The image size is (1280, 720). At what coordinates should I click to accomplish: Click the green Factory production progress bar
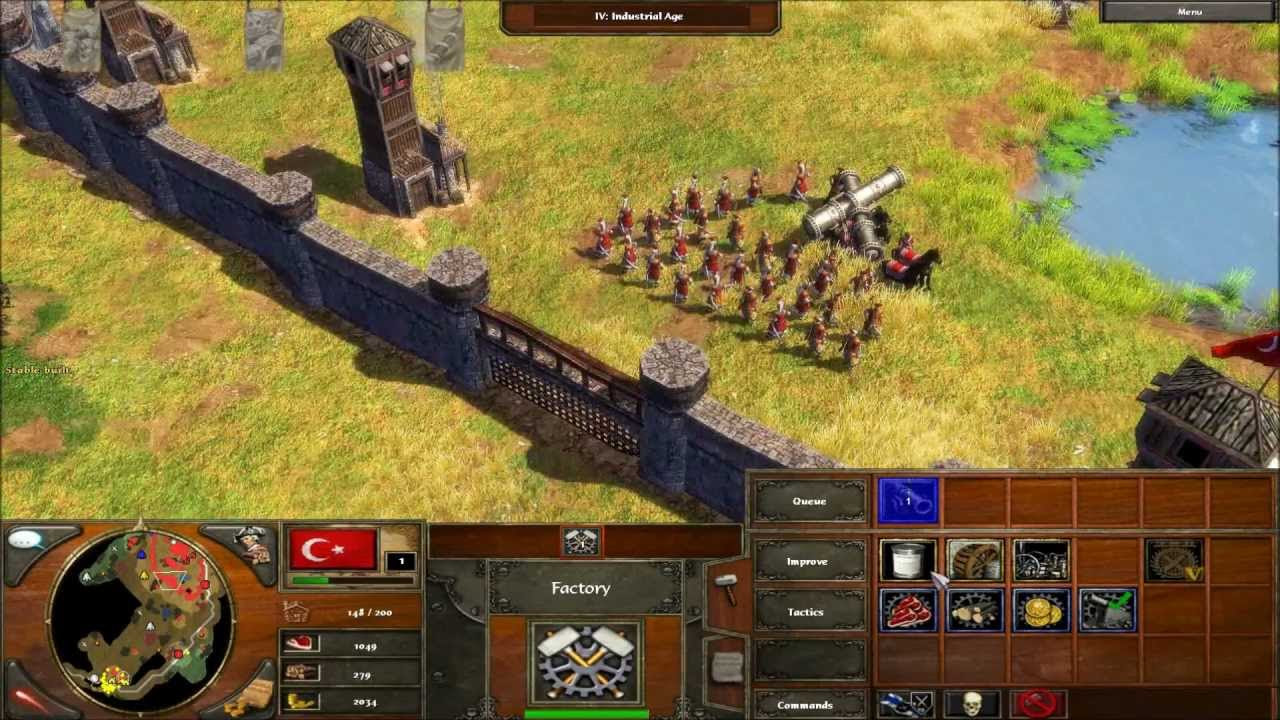click(x=586, y=714)
